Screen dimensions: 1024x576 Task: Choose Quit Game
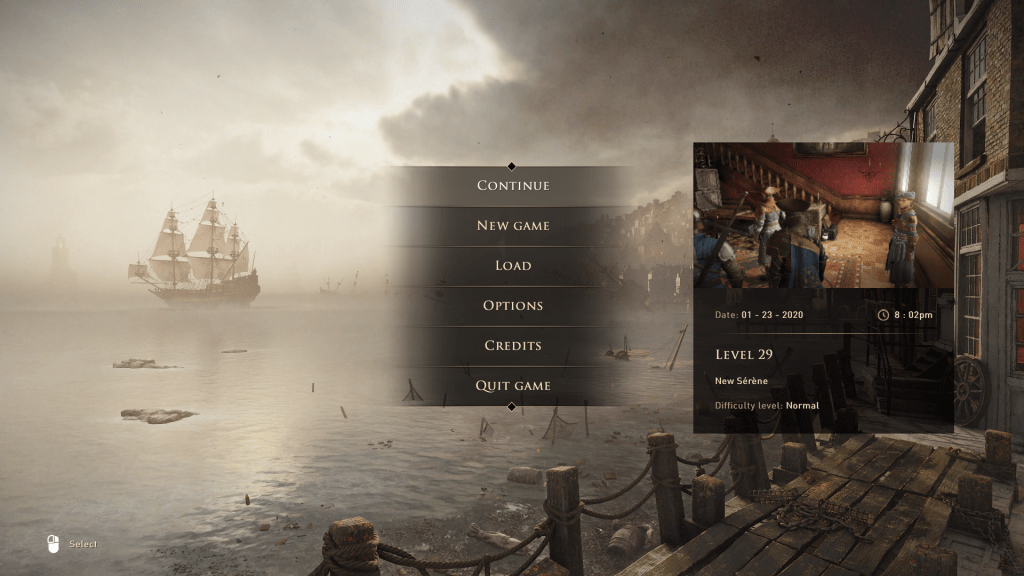coord(512,386)
